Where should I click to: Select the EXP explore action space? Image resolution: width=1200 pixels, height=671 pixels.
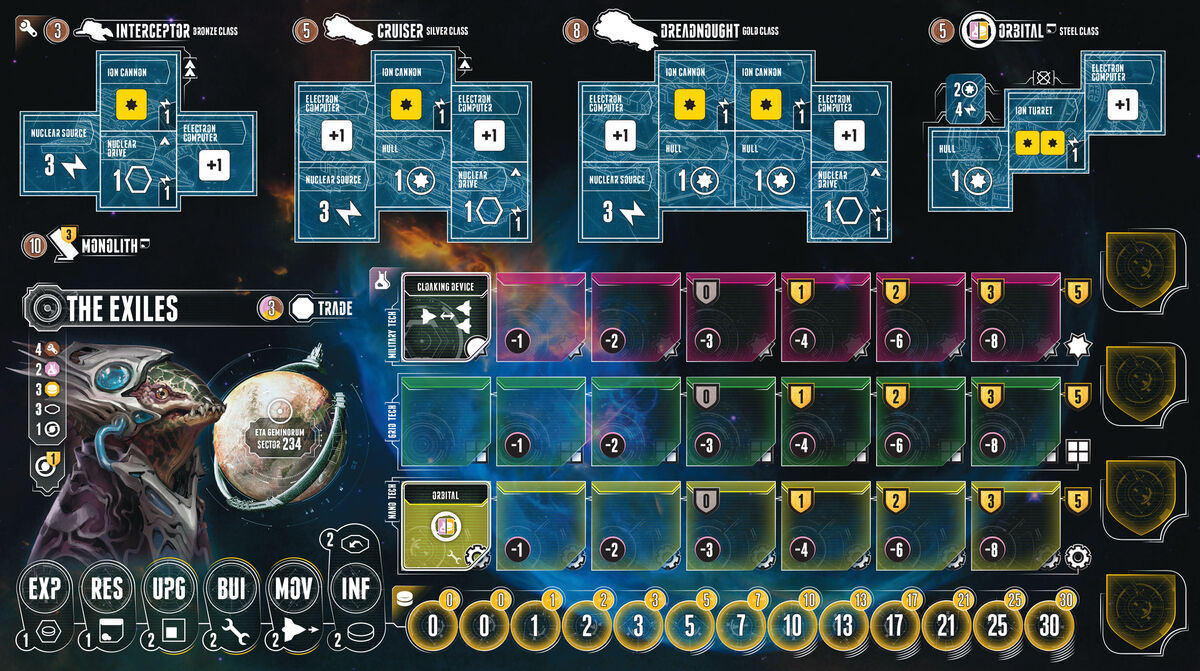coord(45,588)
